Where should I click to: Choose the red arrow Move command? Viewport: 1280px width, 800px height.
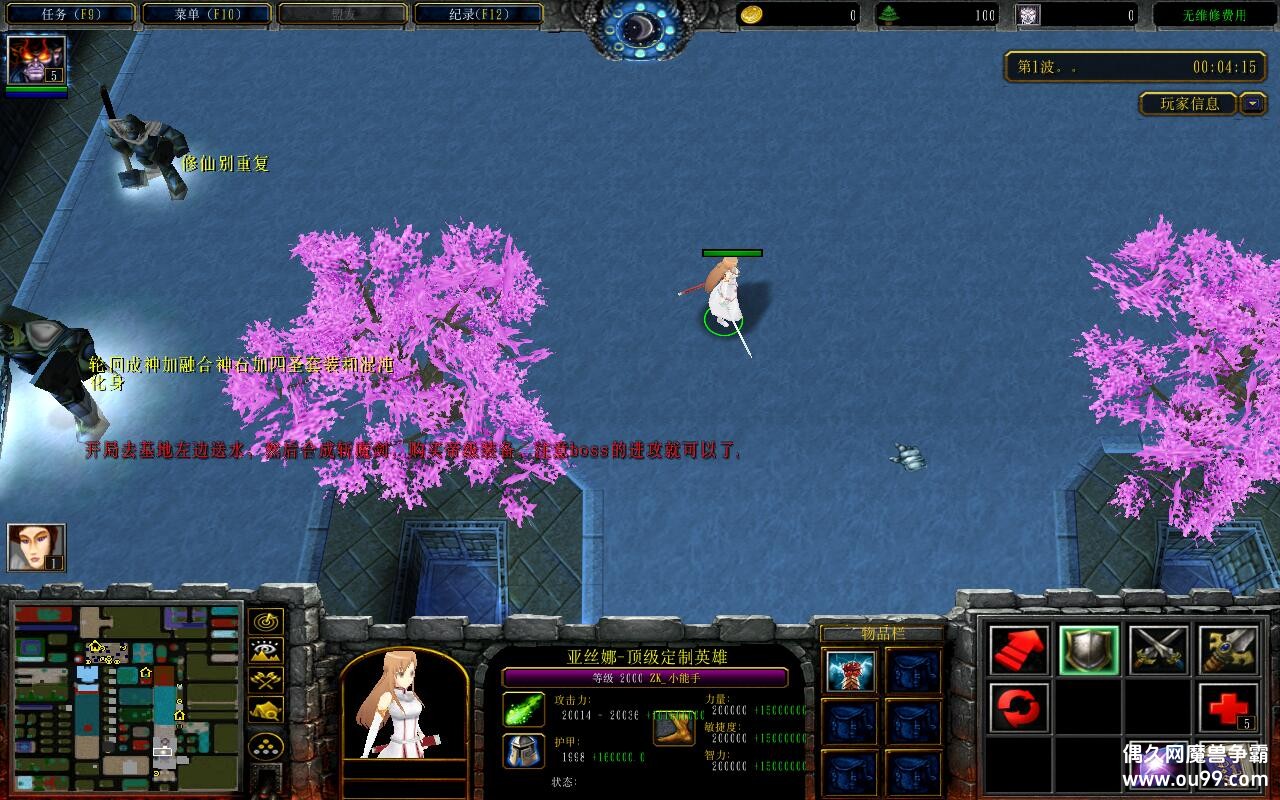pyautogui.click(x=1019, y=650)
